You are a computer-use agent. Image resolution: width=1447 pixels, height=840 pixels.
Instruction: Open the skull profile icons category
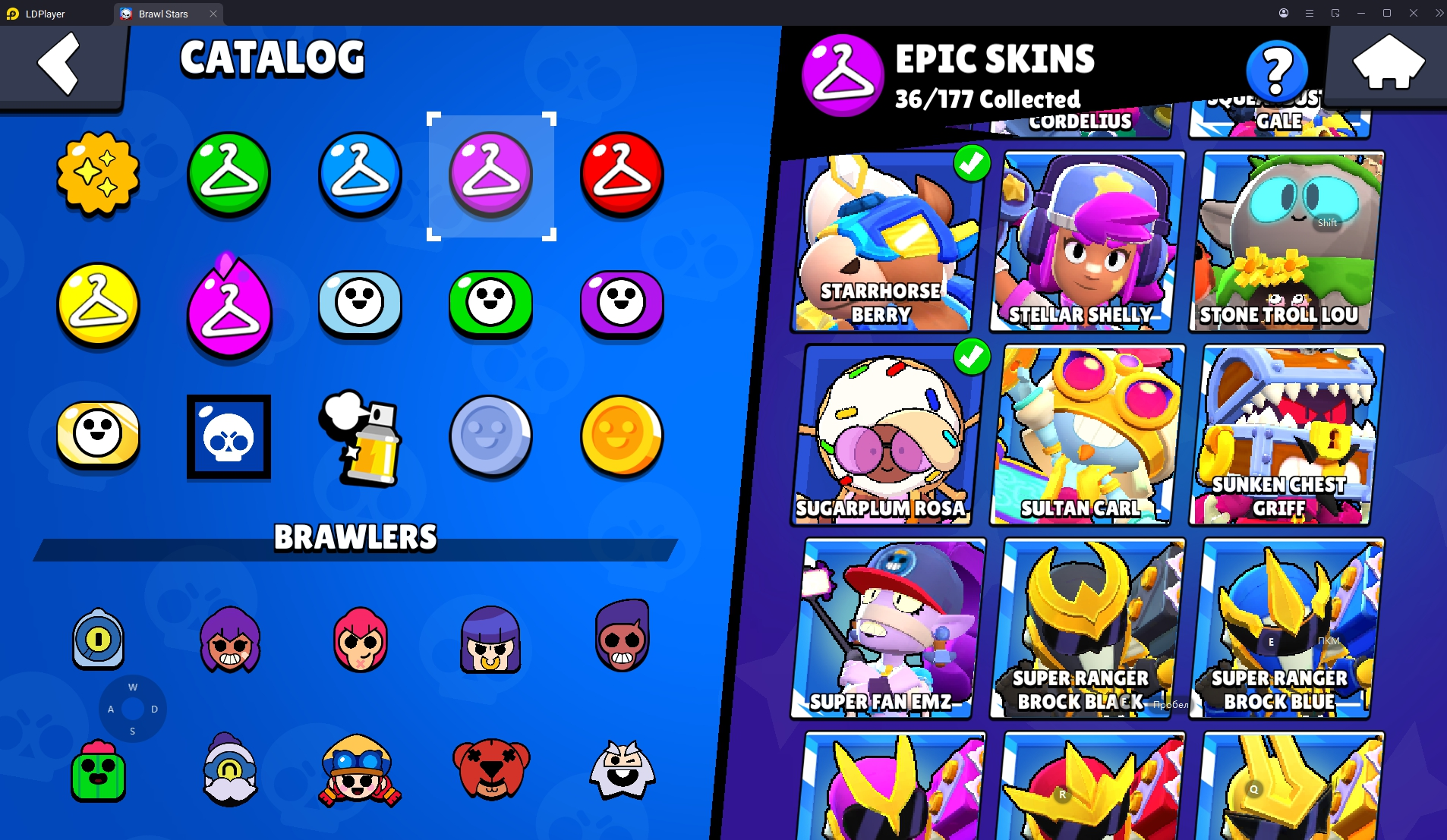[229, 436]
